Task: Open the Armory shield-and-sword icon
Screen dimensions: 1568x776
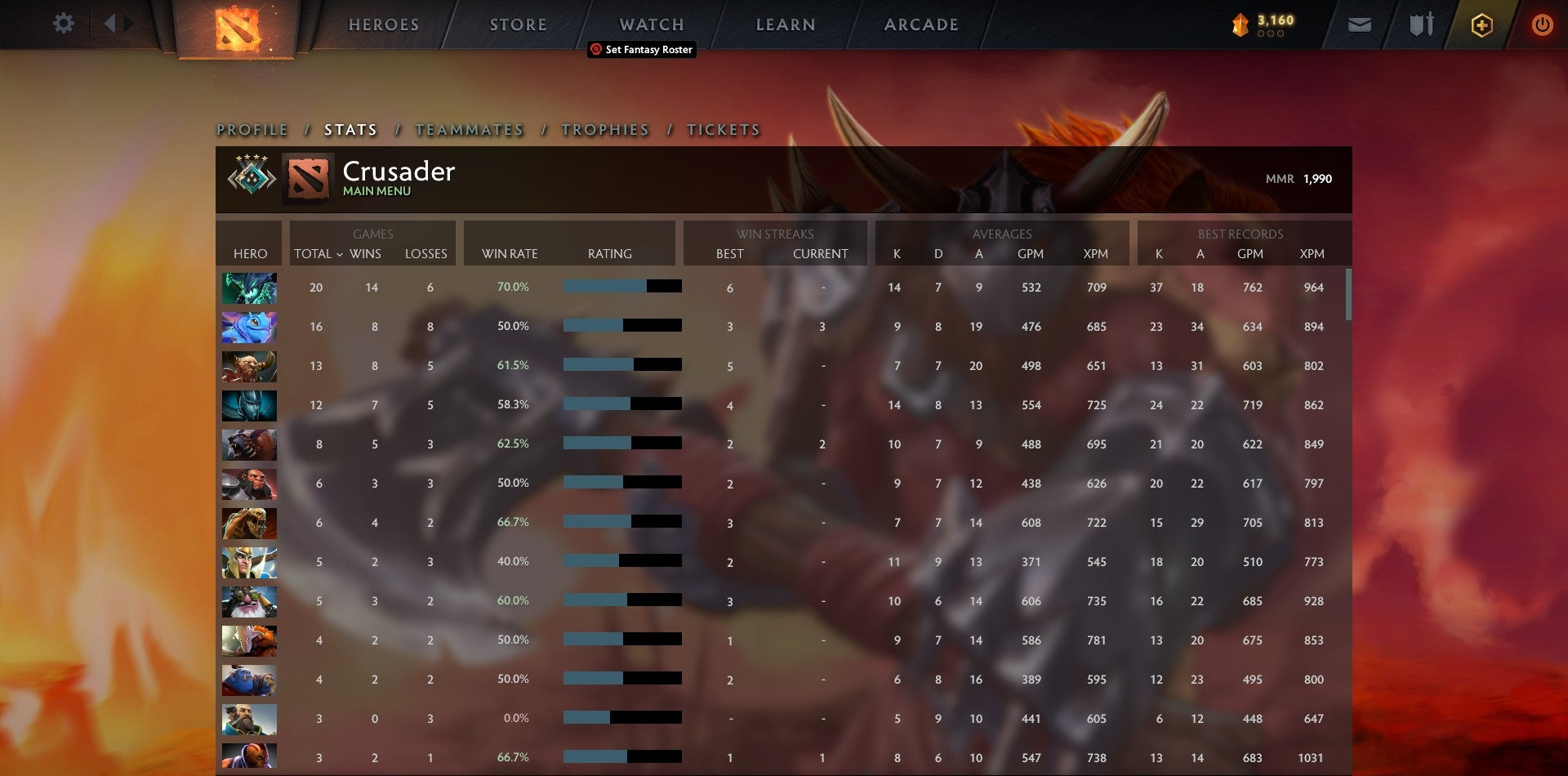Action: point(1421,25)
